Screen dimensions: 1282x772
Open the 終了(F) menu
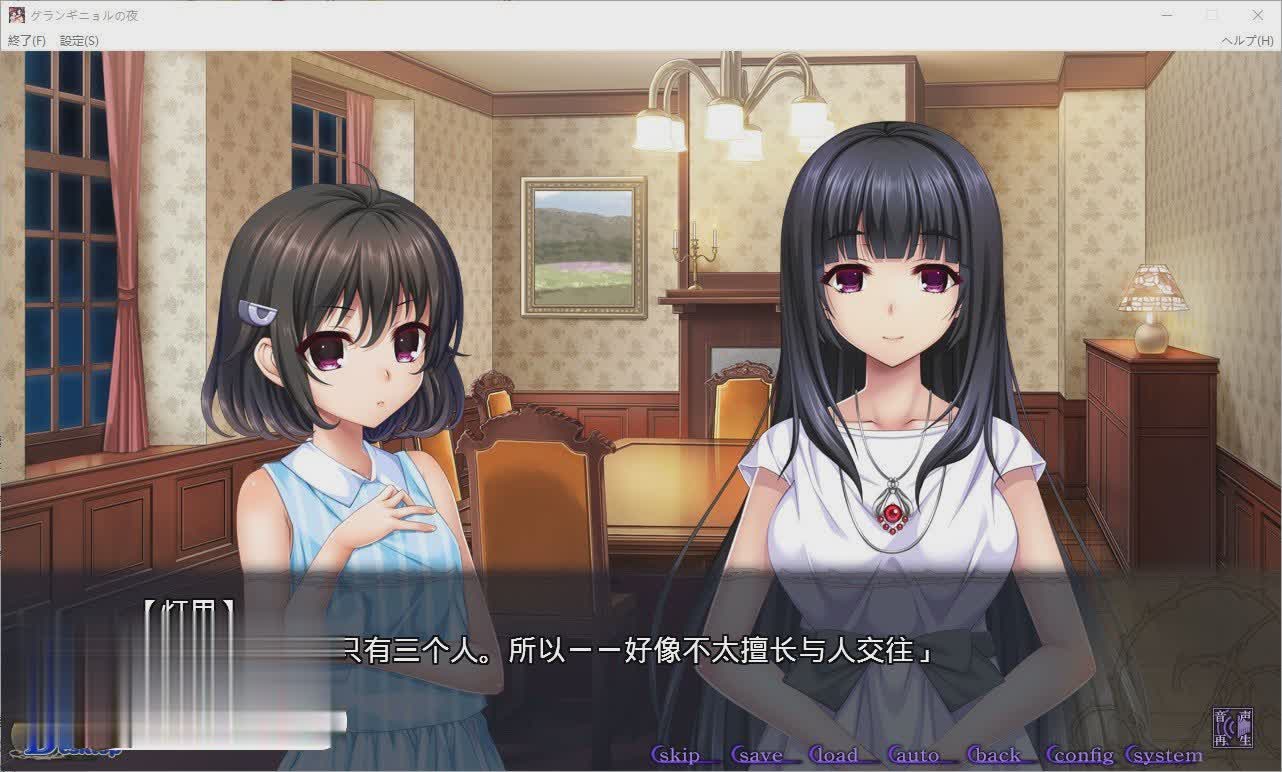[27, 41]
